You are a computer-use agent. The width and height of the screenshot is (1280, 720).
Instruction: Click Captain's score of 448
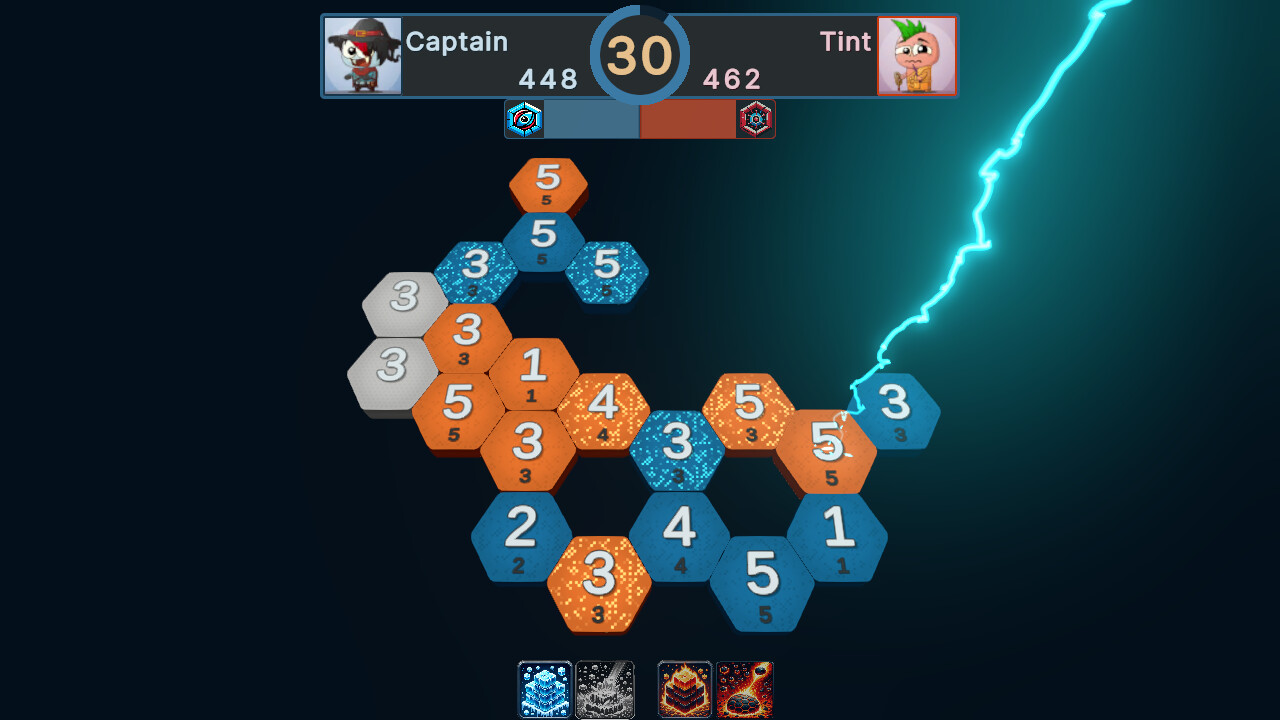(548, 79)
